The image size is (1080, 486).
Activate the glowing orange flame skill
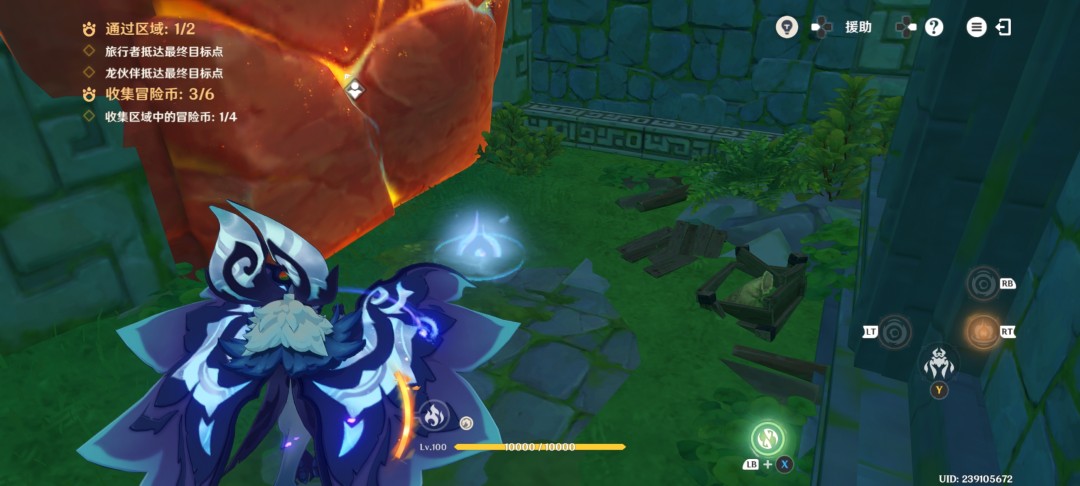coord(983,331)
